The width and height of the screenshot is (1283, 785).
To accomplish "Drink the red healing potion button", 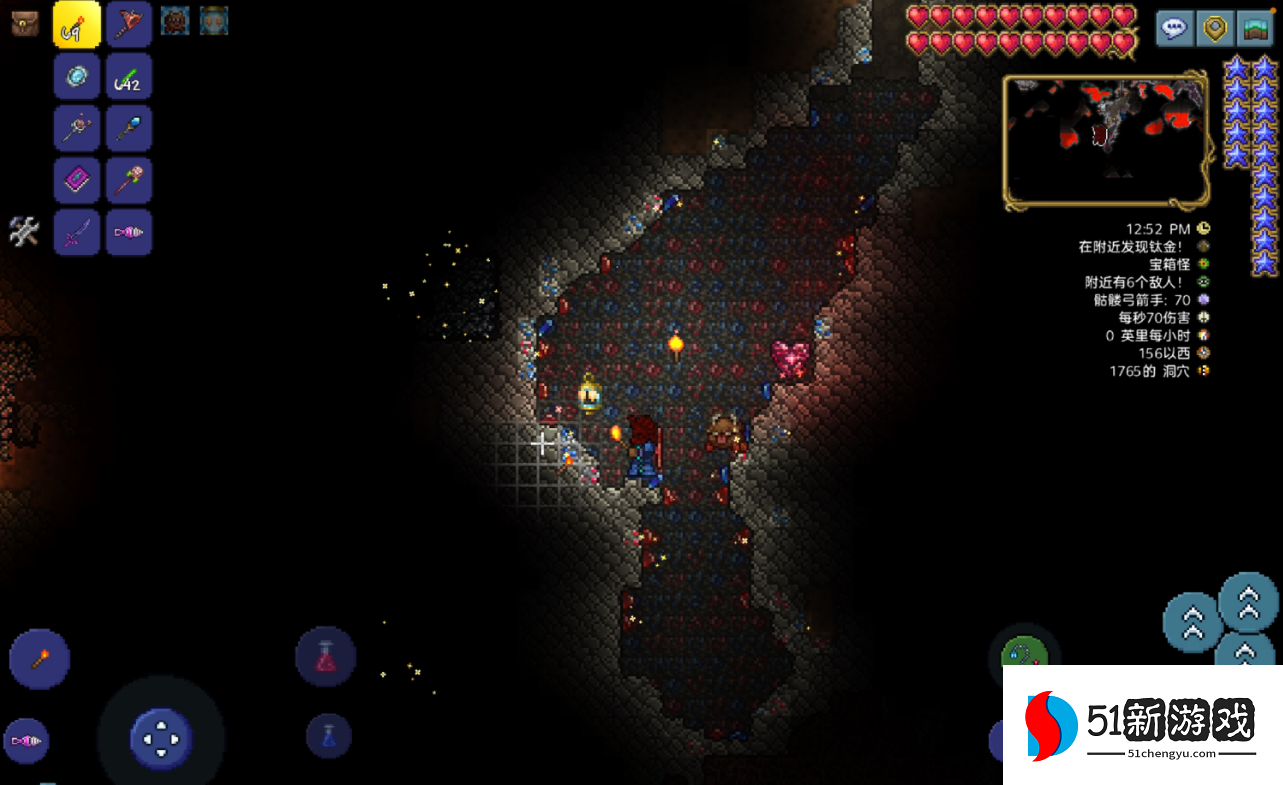I will pyautogui.click(x=326, y=657).
